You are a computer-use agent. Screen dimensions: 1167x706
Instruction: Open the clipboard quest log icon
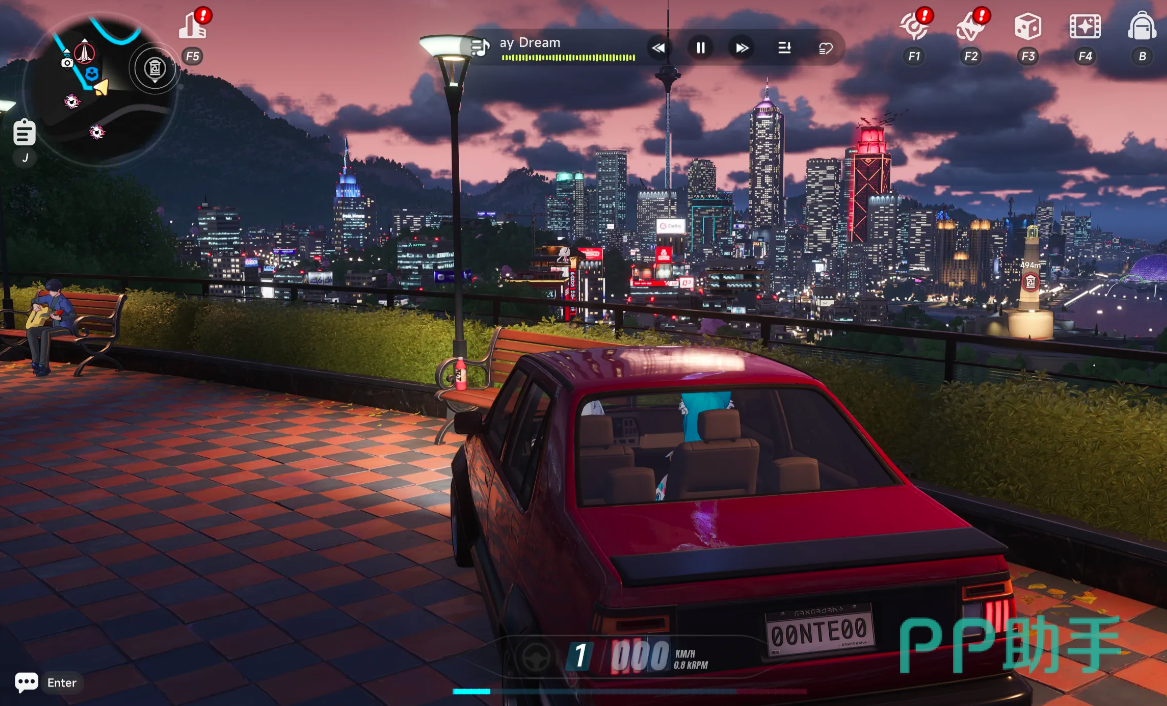tap(24, 132)
